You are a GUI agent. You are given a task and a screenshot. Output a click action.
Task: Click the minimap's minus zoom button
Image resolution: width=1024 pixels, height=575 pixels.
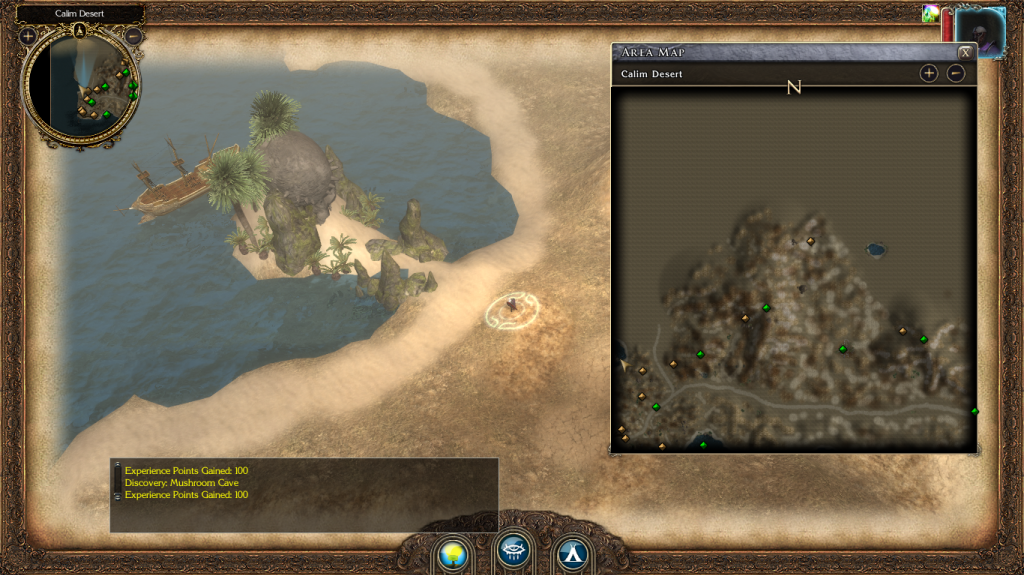pyautogui.click(x=133, y=37)
